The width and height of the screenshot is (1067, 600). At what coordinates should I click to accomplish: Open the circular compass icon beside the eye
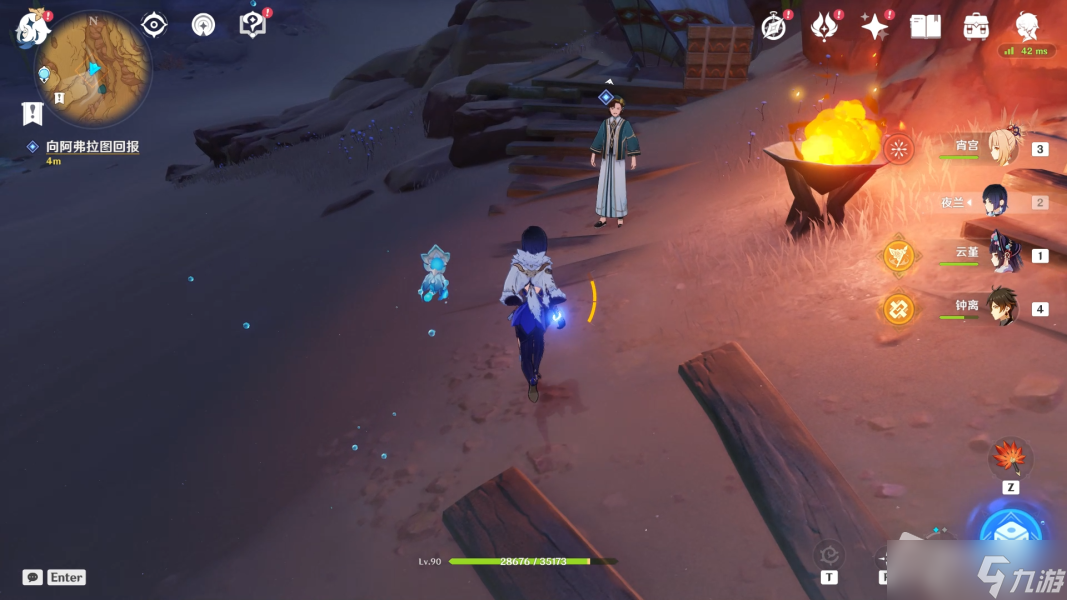[203, 25]
